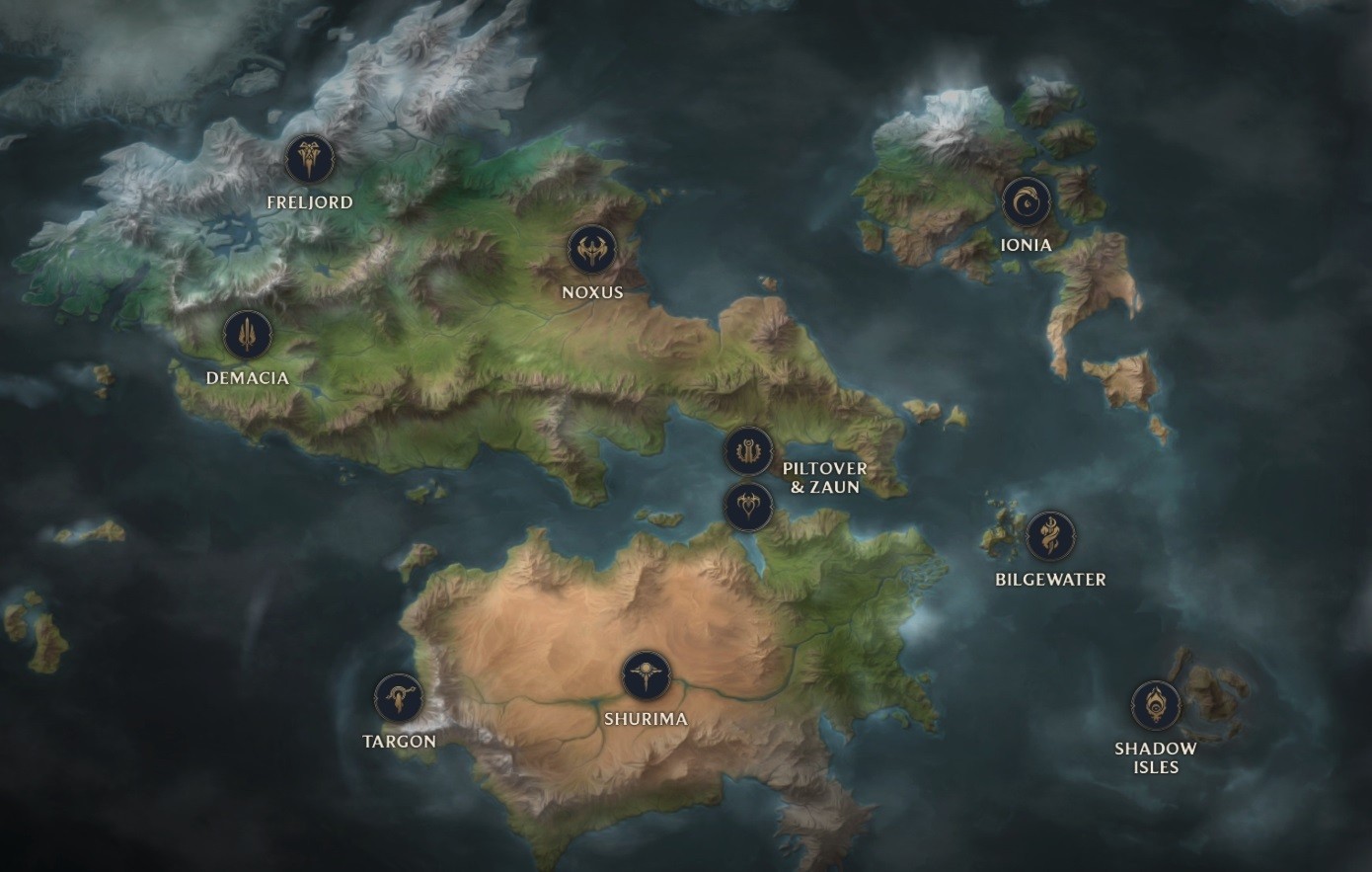1372x872 pixels.
Task: Select the Freljord region marker
Action: 310,159
